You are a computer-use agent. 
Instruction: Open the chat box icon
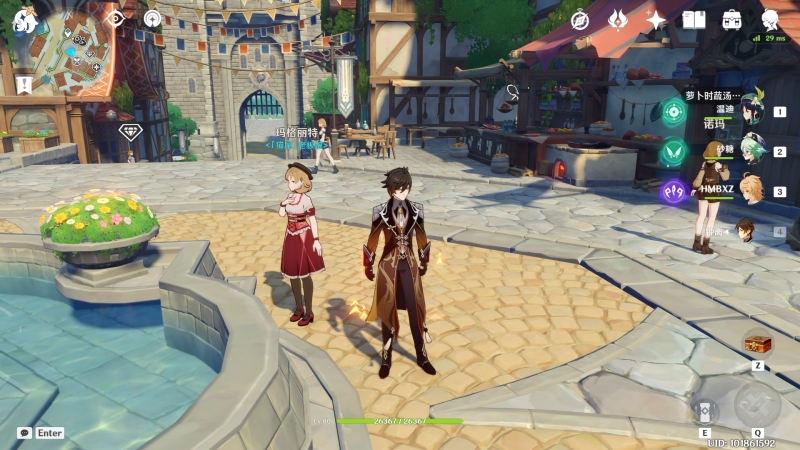[24, 433]
